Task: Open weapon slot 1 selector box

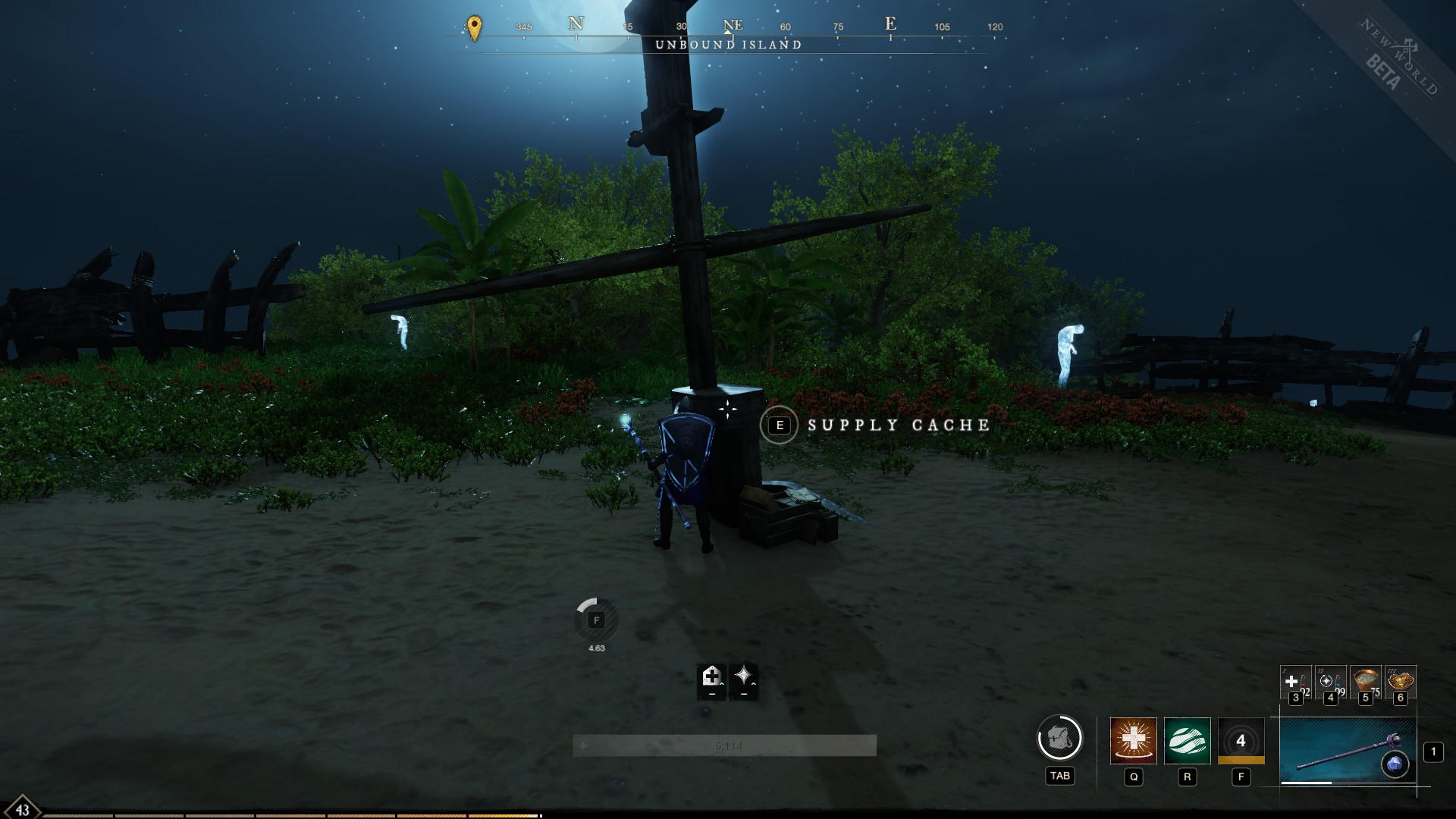Action: [x=1432, y=752]
